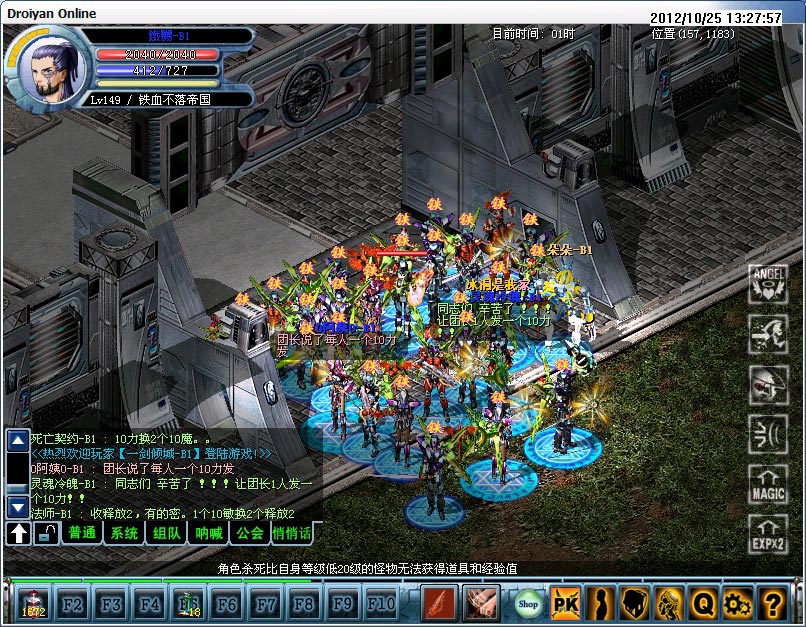Screen dimensions: 806x627
Task: Click the ANGEL icon
Action: click(769, 283)
